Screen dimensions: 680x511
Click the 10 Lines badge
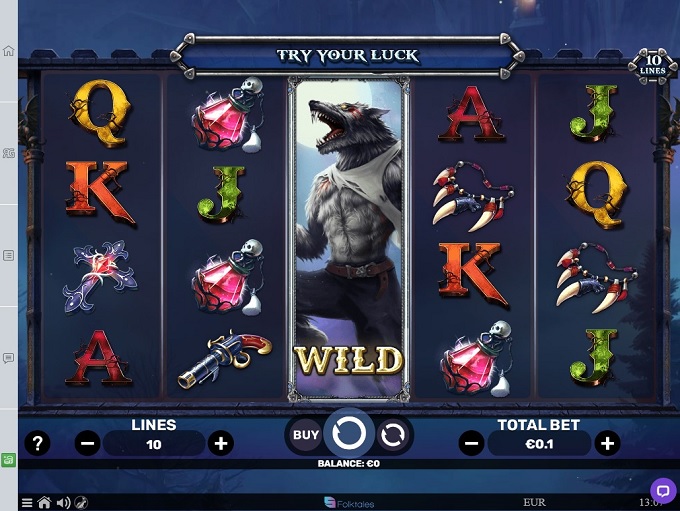tap(653, 66)
